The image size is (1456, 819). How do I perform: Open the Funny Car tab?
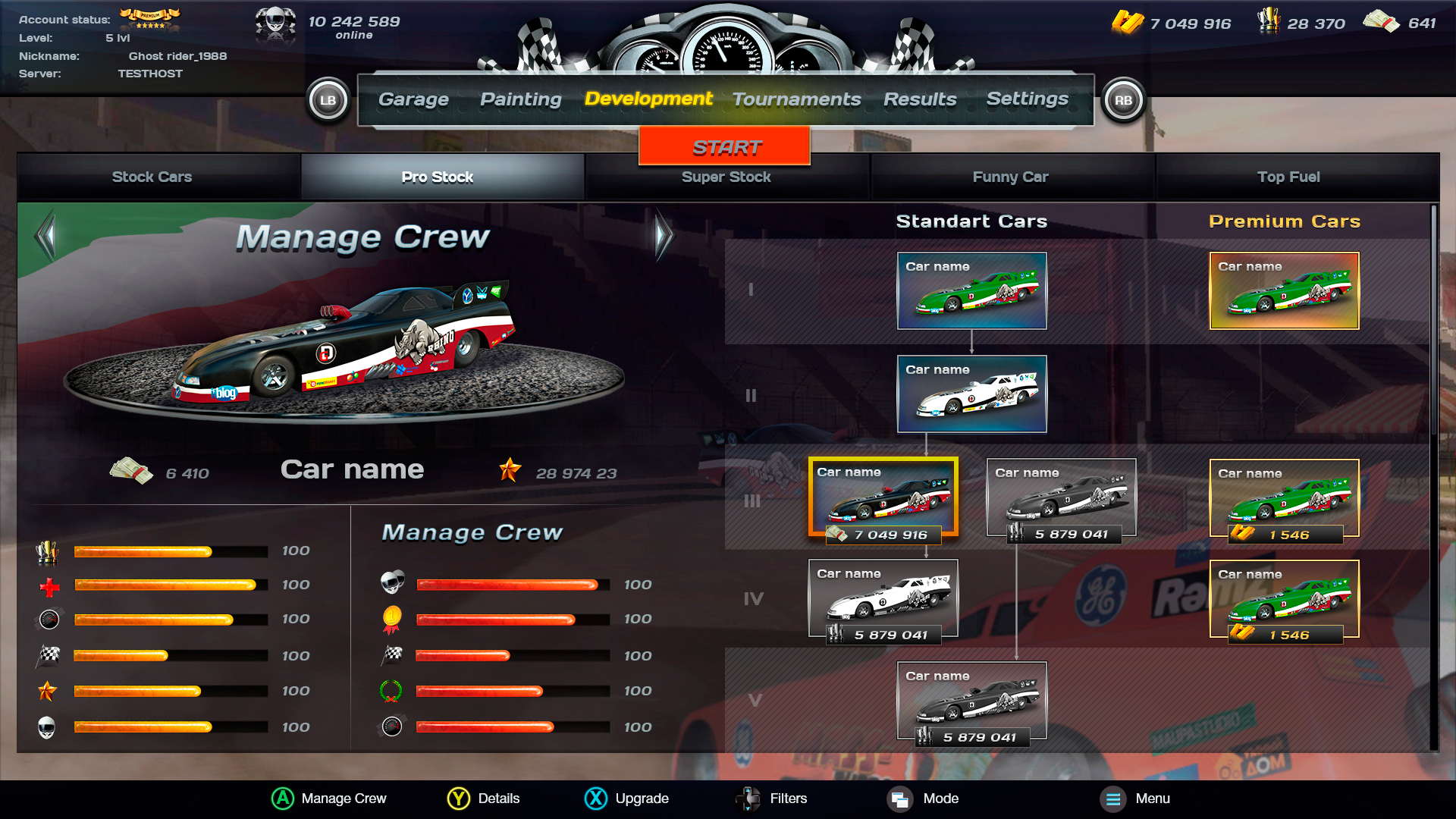tap(1010, 177)
